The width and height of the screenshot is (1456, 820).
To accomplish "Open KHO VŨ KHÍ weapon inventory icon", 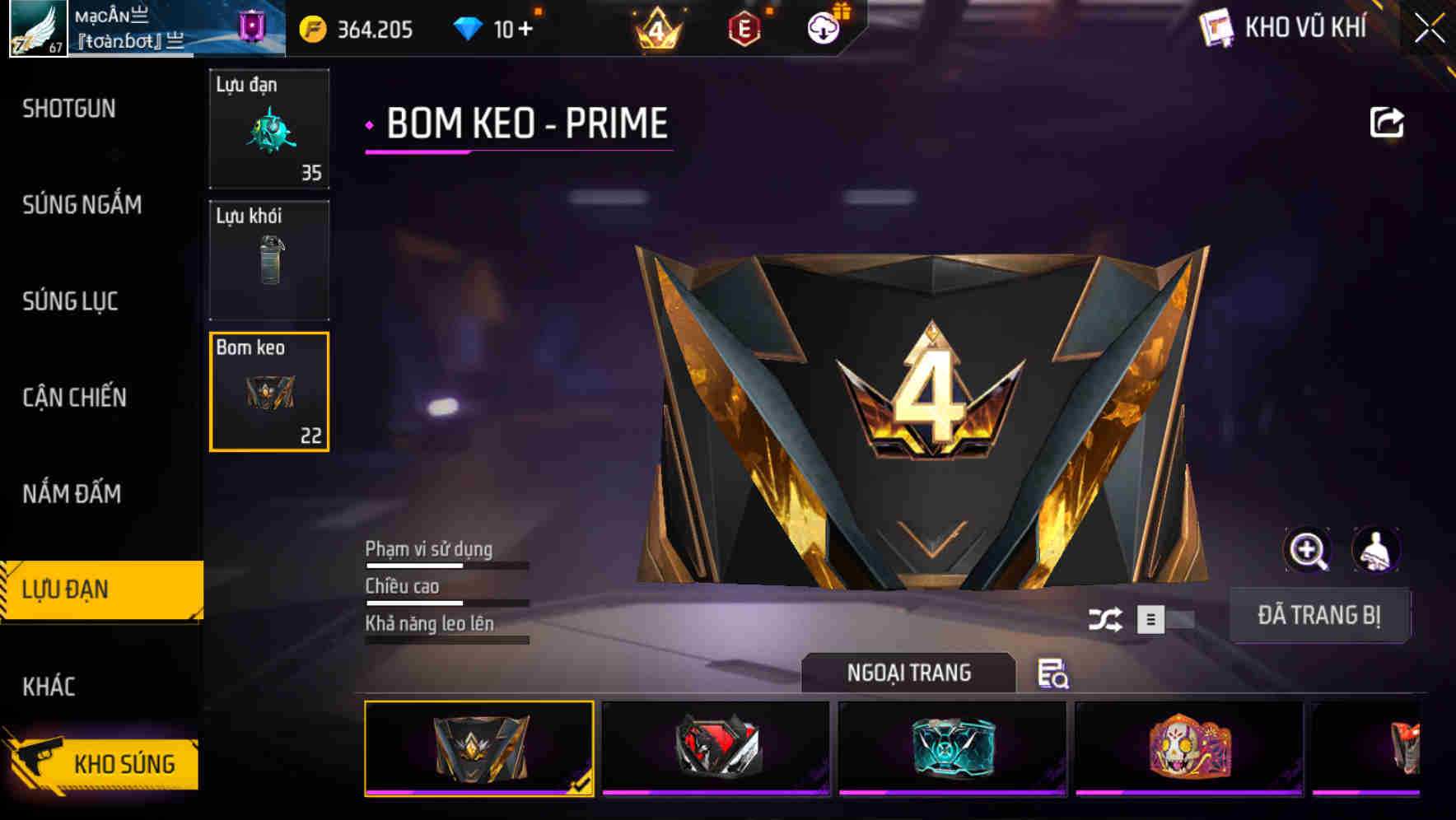I will [x=1216, y=27].
